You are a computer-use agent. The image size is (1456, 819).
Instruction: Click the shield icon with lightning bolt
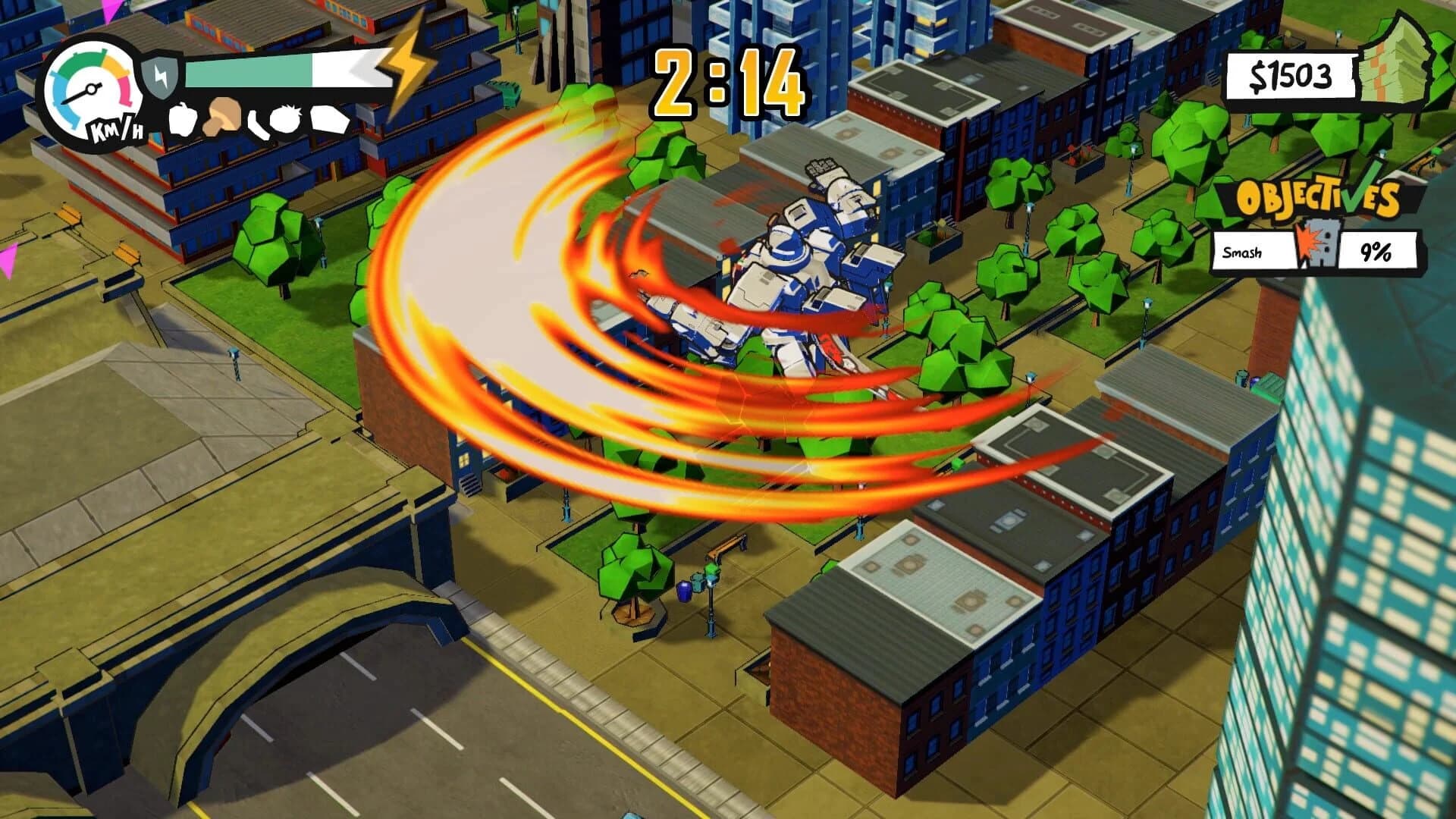coord(161,76)
